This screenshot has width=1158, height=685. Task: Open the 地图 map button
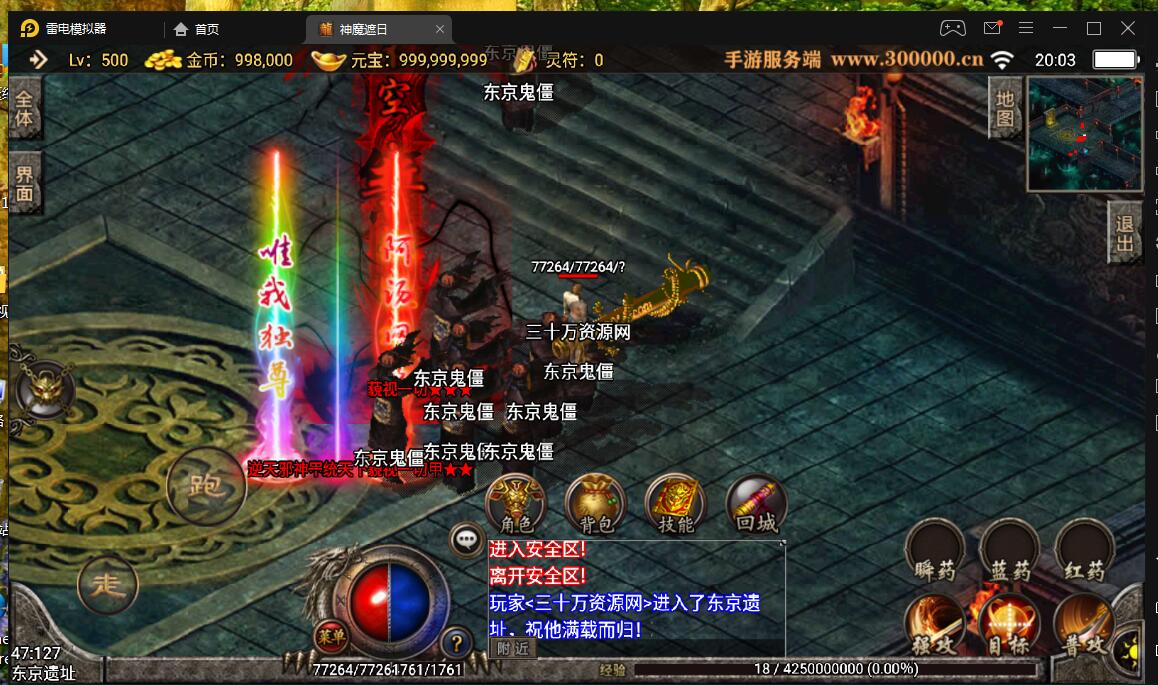click(1005, 109)
